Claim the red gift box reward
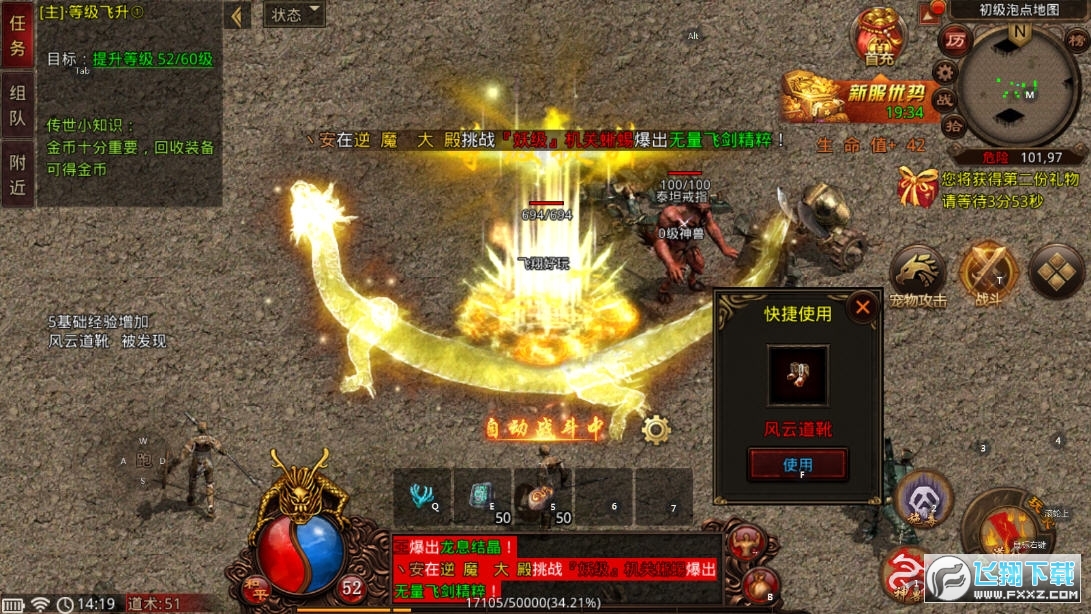This screenshot has height=614, width=1091. point(917,188)
